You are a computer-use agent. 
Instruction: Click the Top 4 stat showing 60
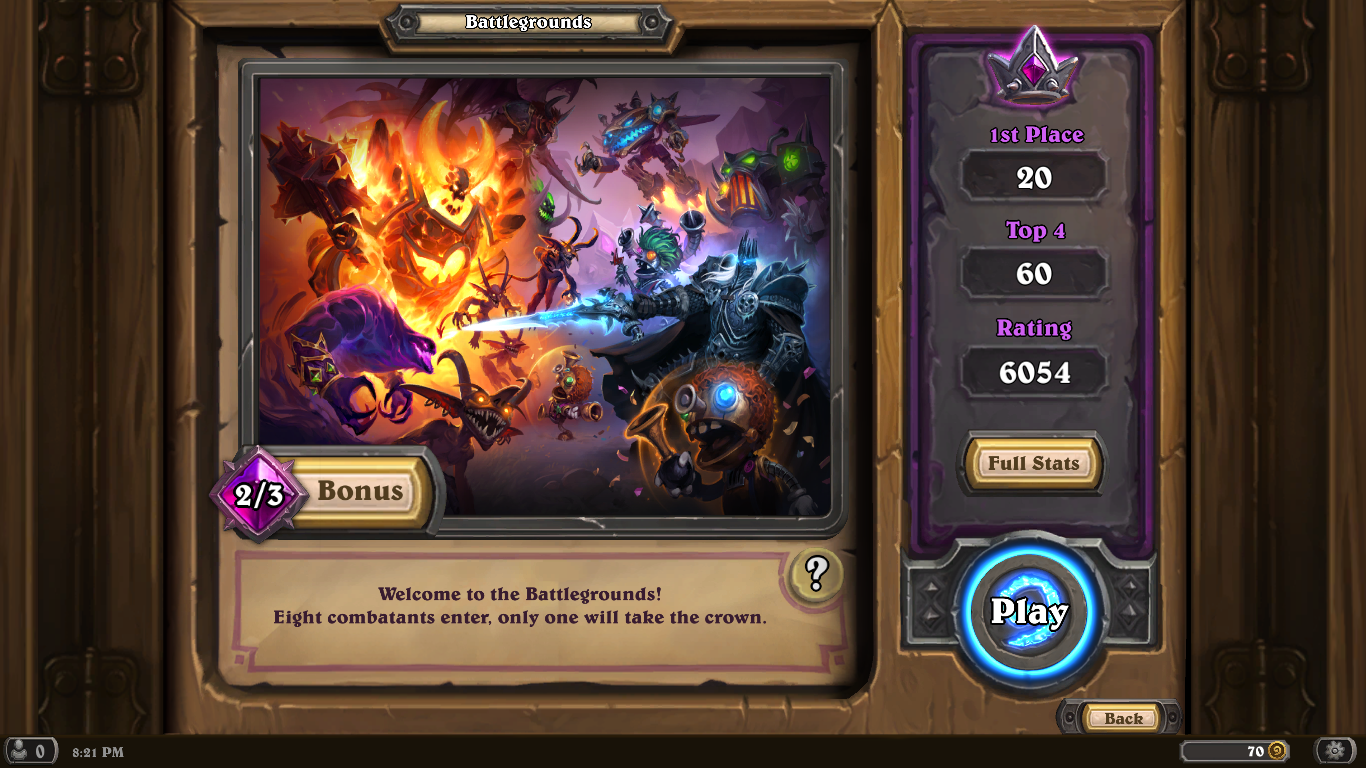[x=1034, y=273]
